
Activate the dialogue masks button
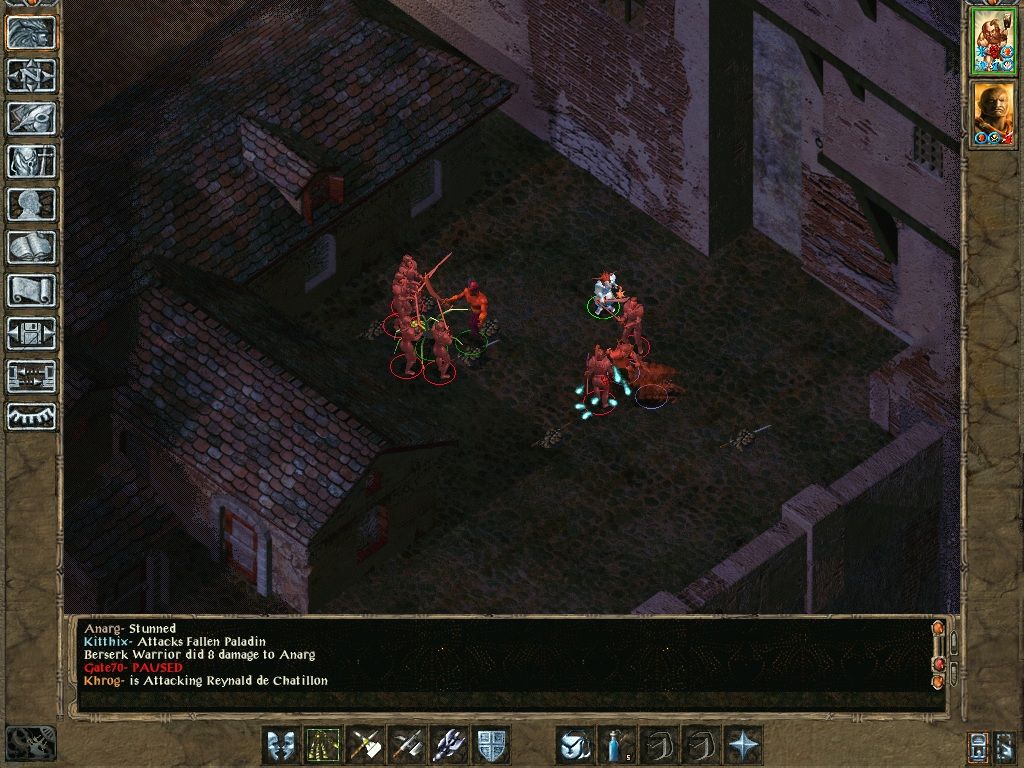[281, 745]
